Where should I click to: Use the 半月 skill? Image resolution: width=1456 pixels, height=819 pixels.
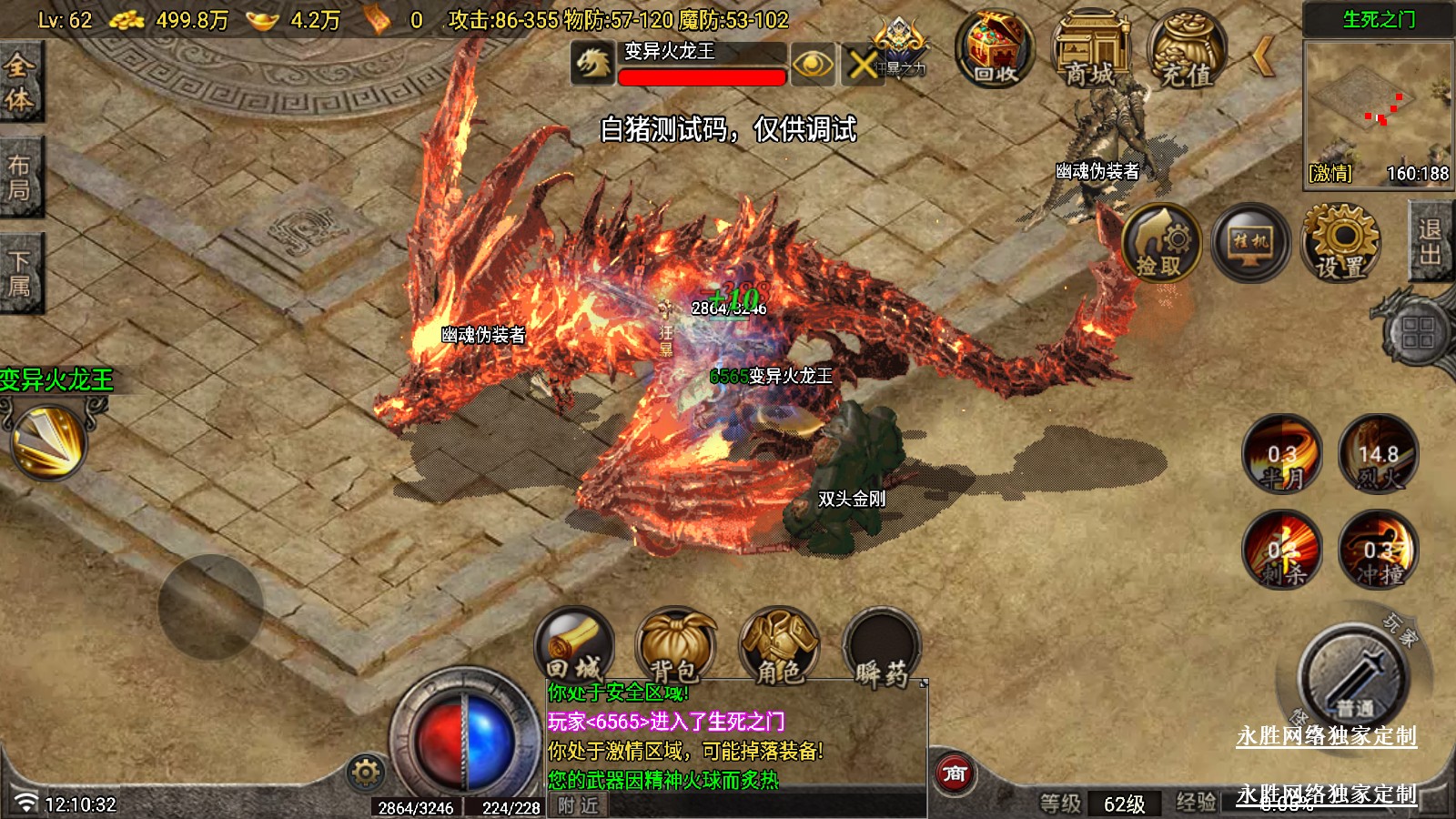[1282, 454]
